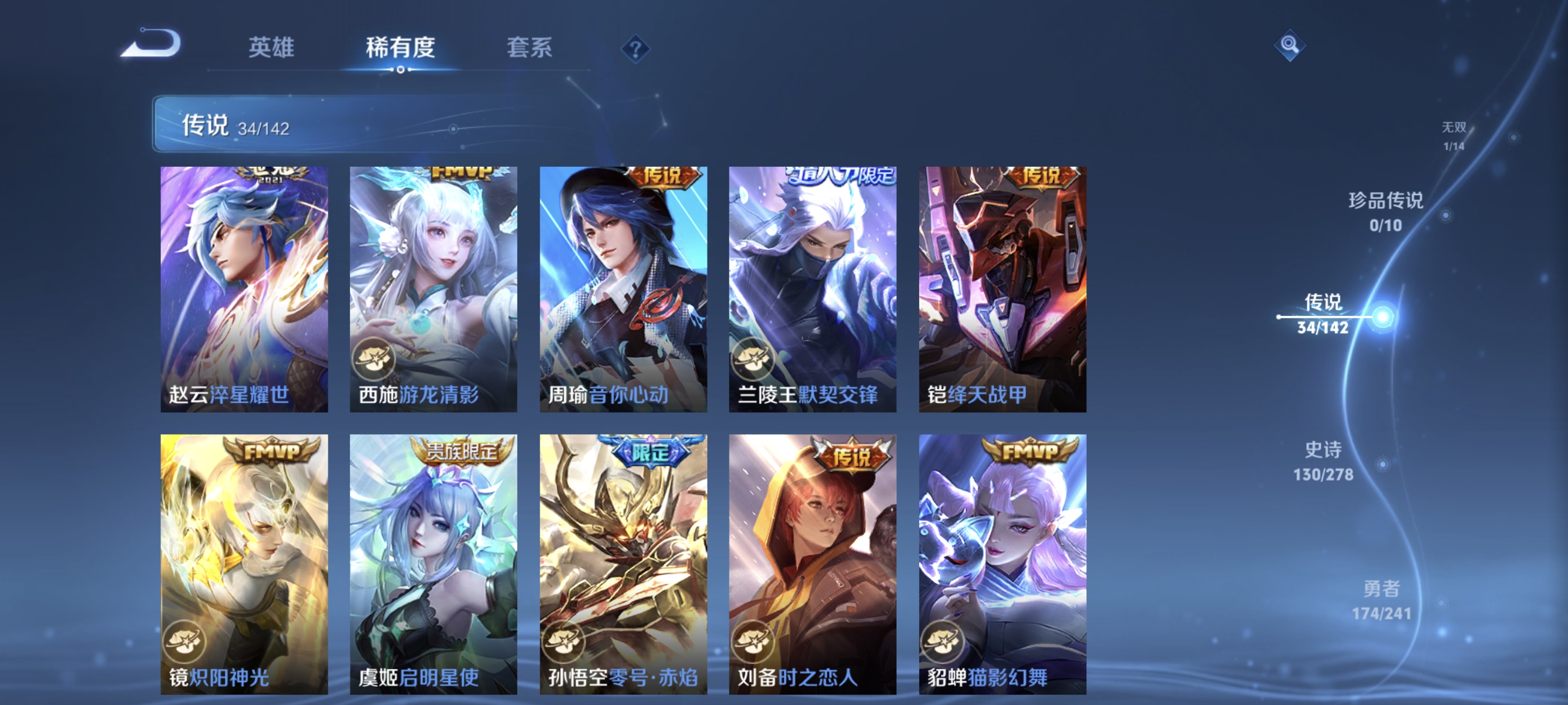The width and height of the screenshot is (1568, 705).
Task: Open the help question mark icon
Action: 635,50
